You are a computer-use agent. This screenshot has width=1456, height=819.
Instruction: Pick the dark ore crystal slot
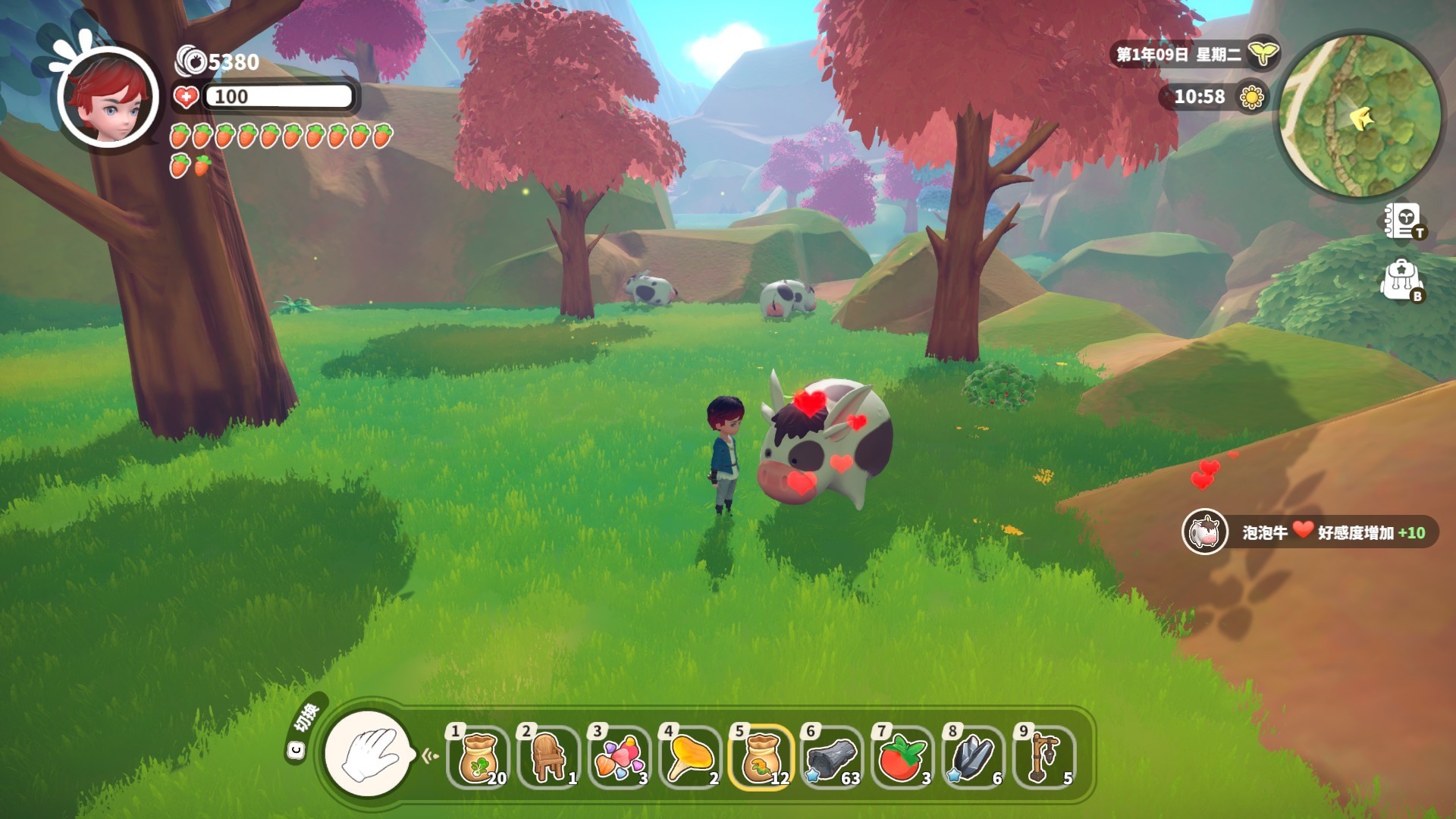[x=974, y=758]
